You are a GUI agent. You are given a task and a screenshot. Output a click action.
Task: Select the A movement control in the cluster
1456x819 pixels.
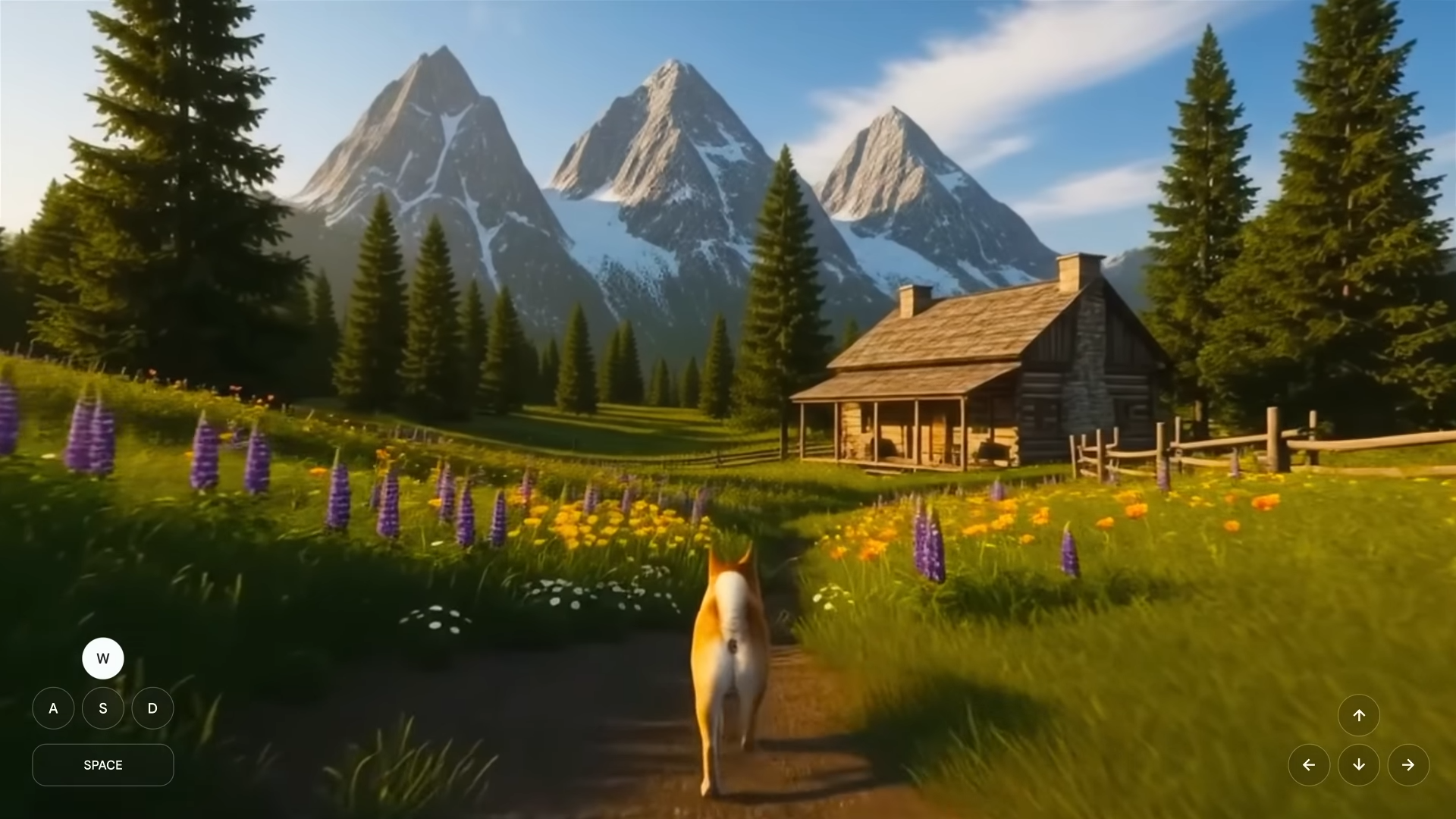[53, 708]
